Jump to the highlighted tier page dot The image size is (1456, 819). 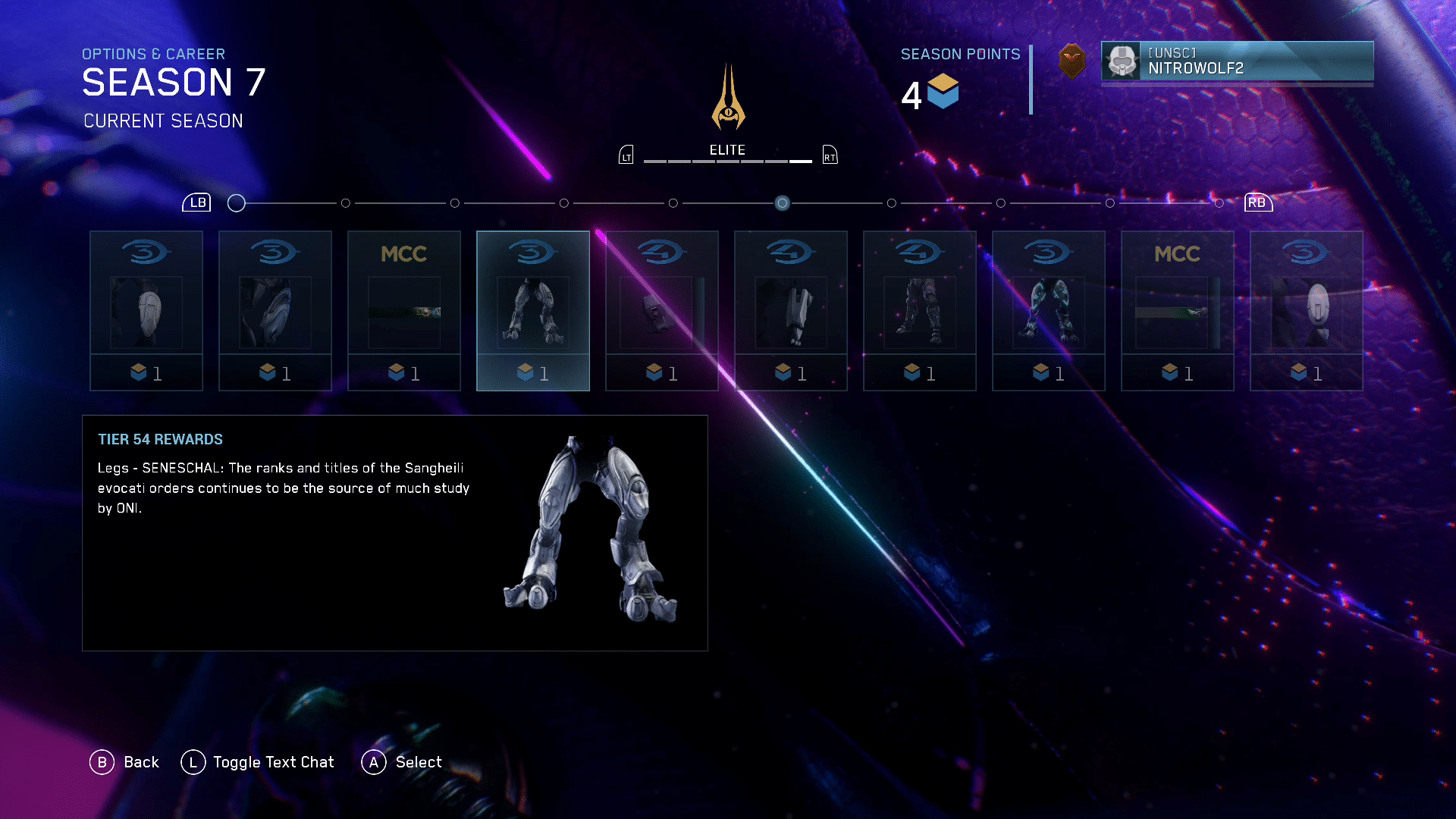tap(782, 203)
